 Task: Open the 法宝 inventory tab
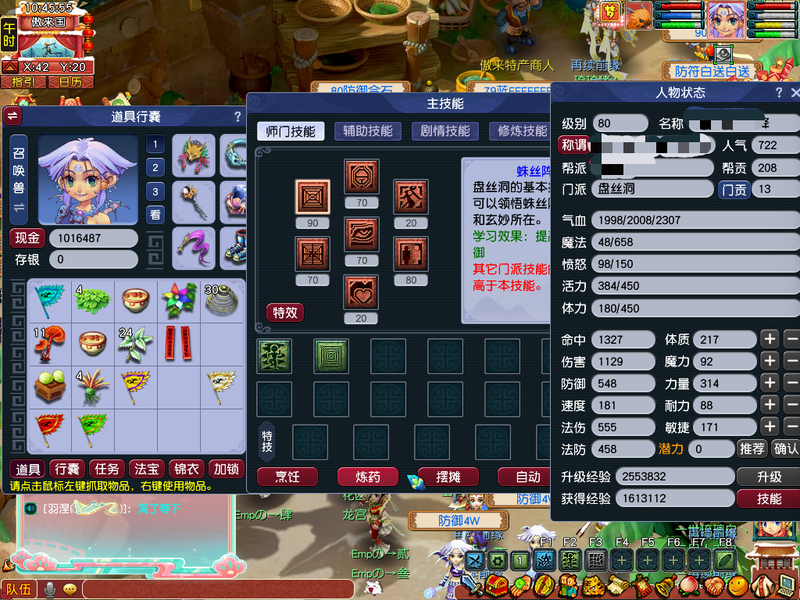(x=146, y=469)
